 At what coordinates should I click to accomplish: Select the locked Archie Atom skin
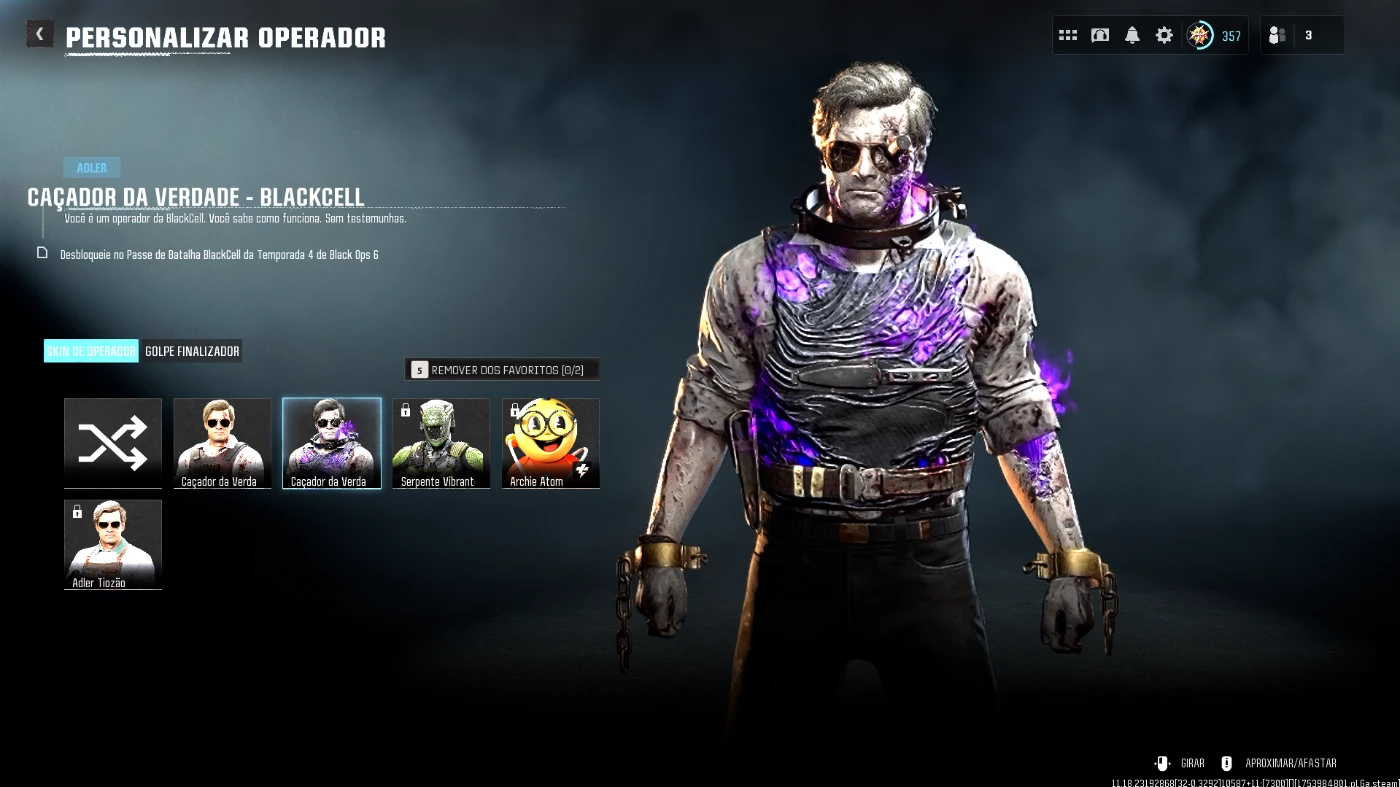point(551,443)
